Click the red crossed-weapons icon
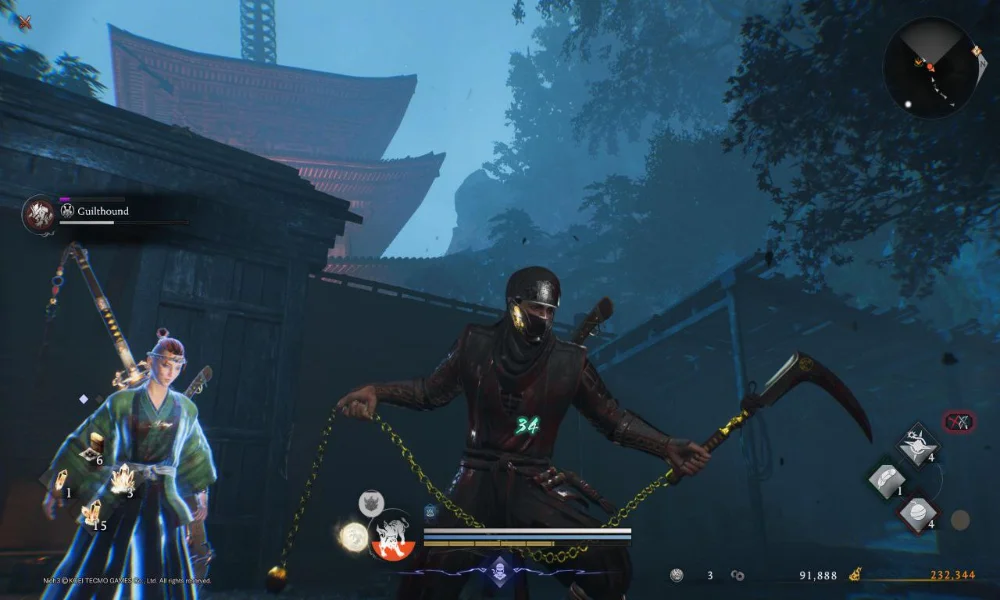 (959, 422)
